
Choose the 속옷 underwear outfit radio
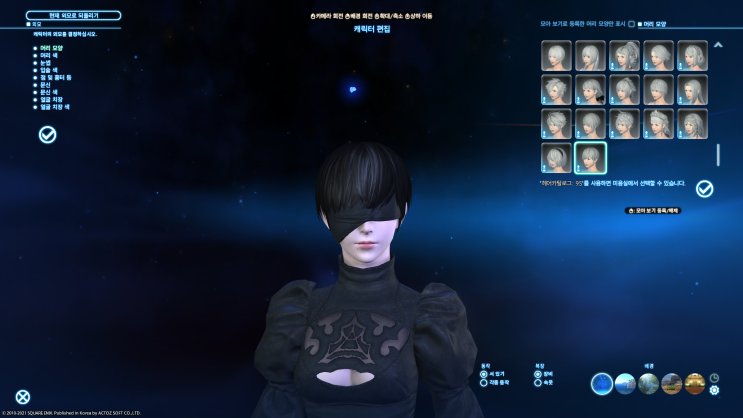tap(538, 382)
